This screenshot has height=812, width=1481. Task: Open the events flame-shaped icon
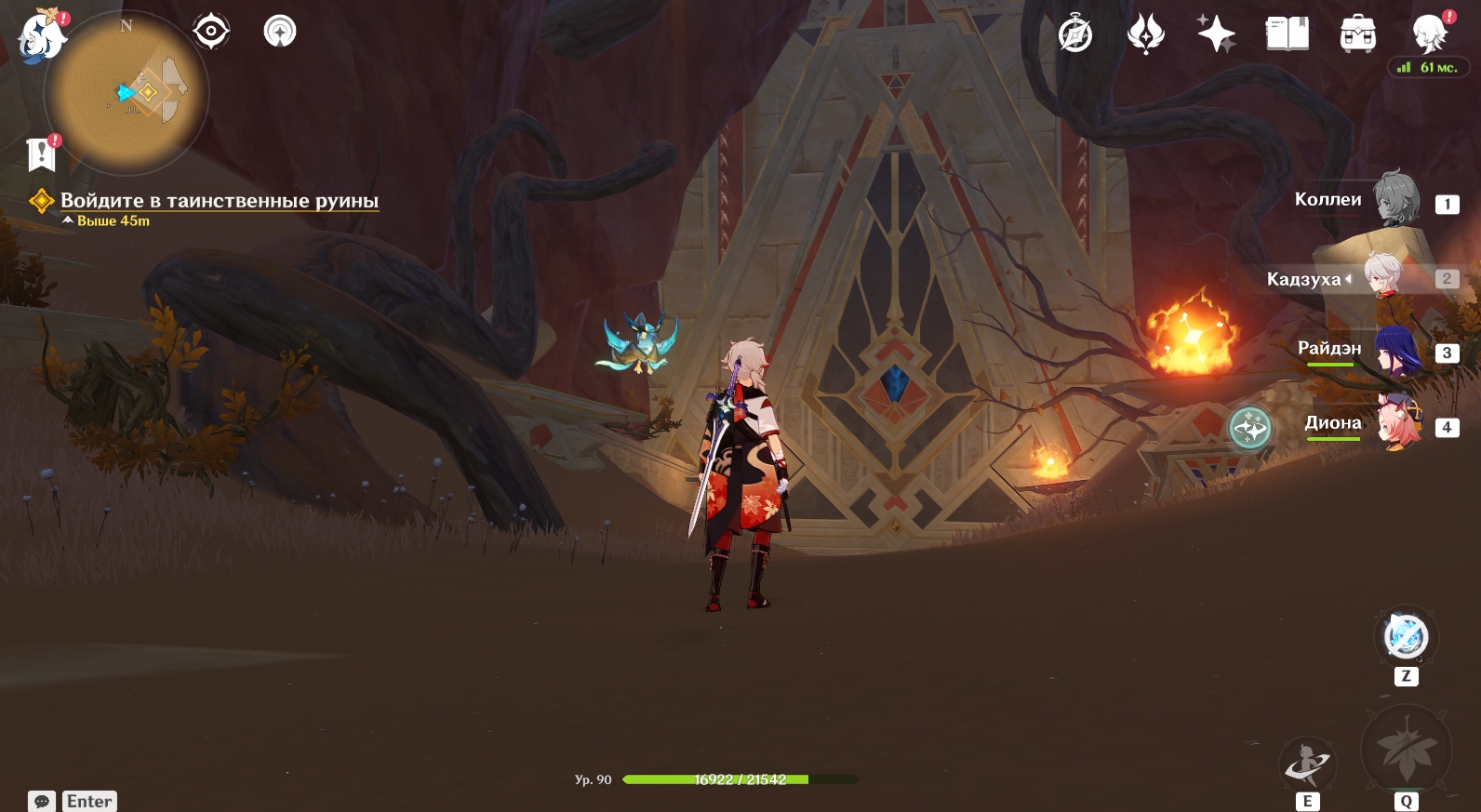(x=1145, y=34)
